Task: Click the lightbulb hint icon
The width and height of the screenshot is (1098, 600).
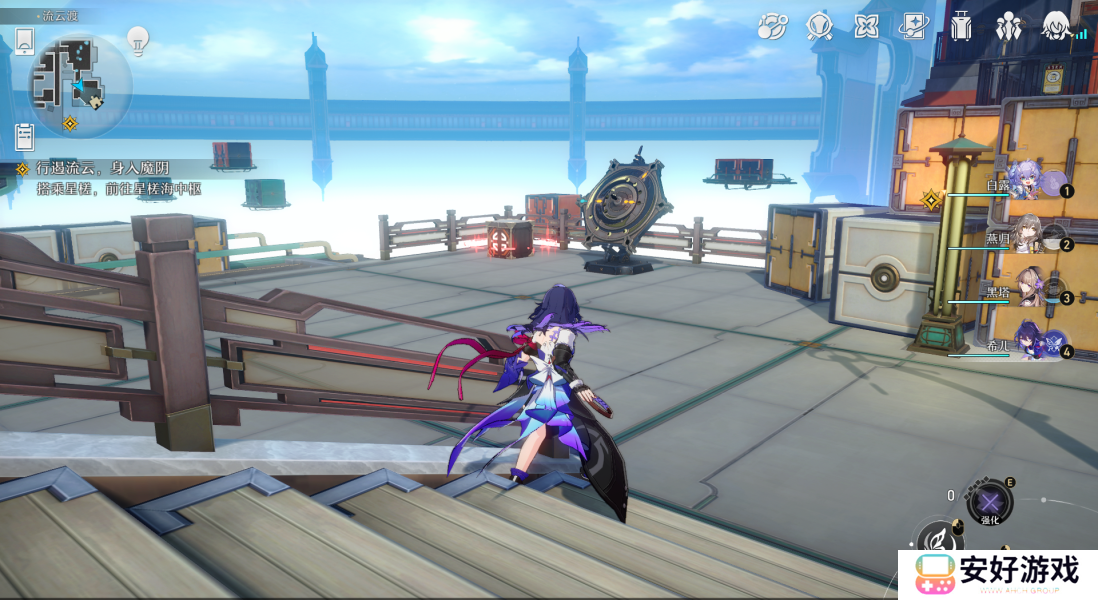Action: 138,41
